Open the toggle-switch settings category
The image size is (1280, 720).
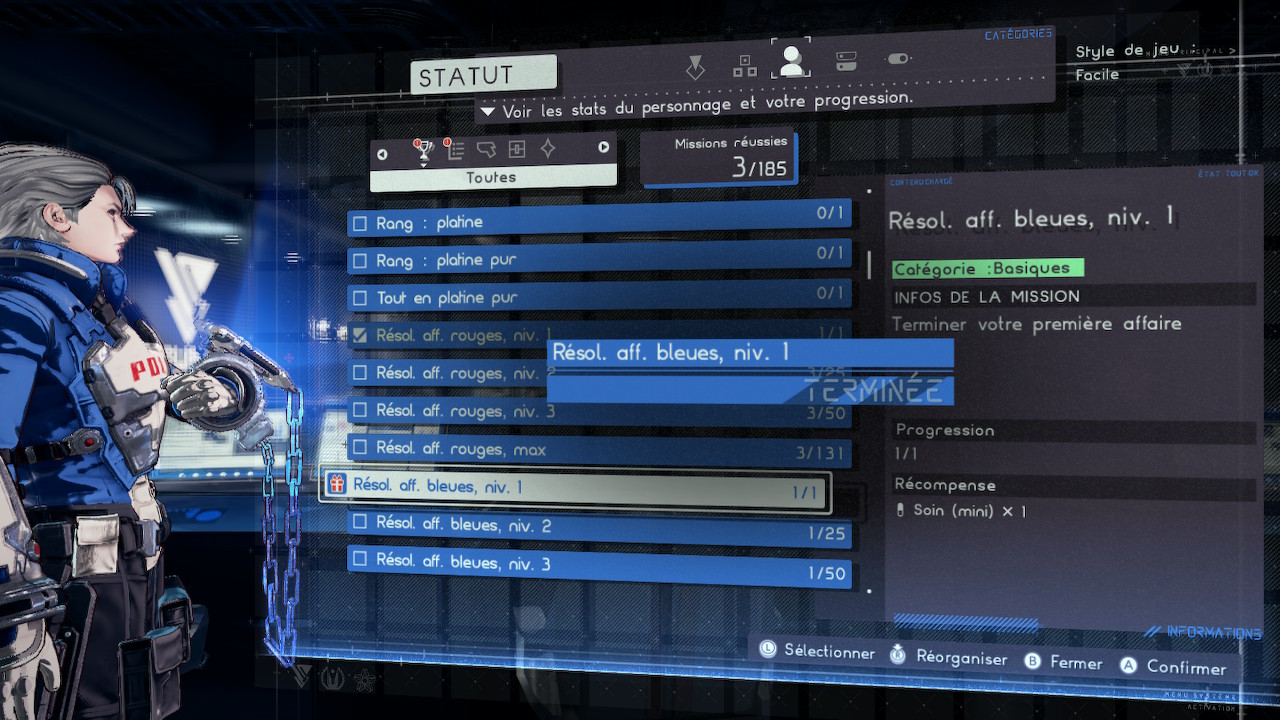898,59
